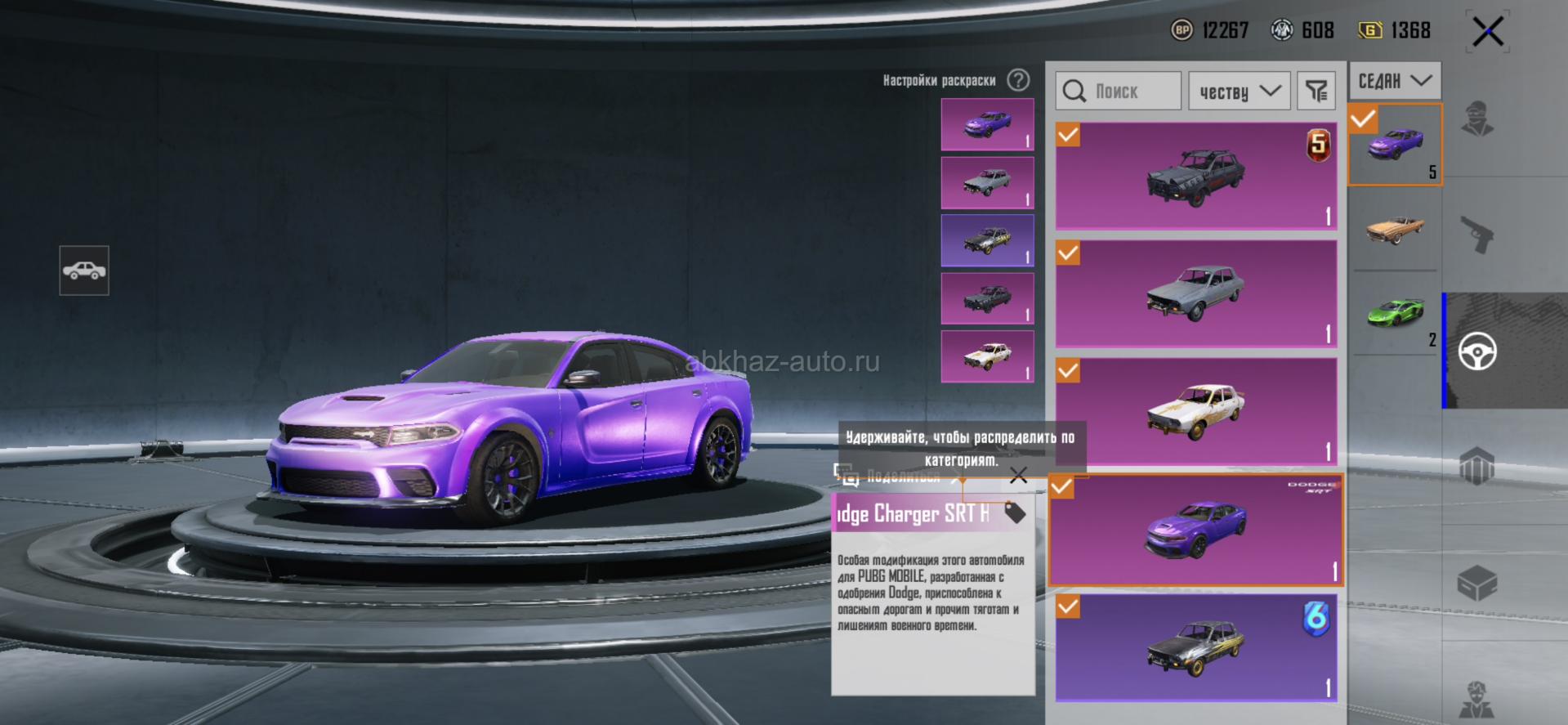Pick the level 5 armored black sedan skin
The image size is (1568, 725).
[1196, 175]
